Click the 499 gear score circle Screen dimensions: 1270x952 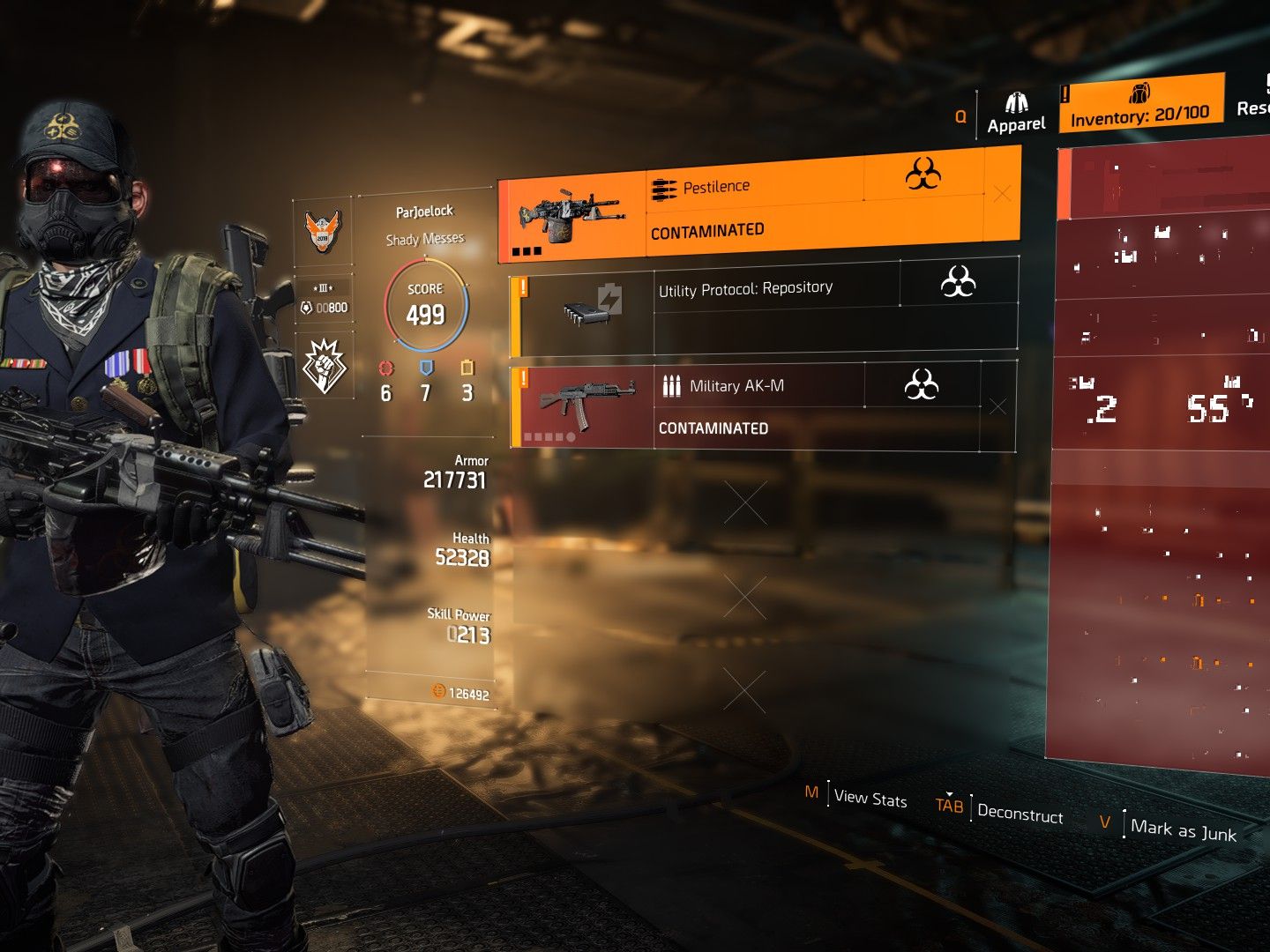pyautogui.click(x=426, y=305)
